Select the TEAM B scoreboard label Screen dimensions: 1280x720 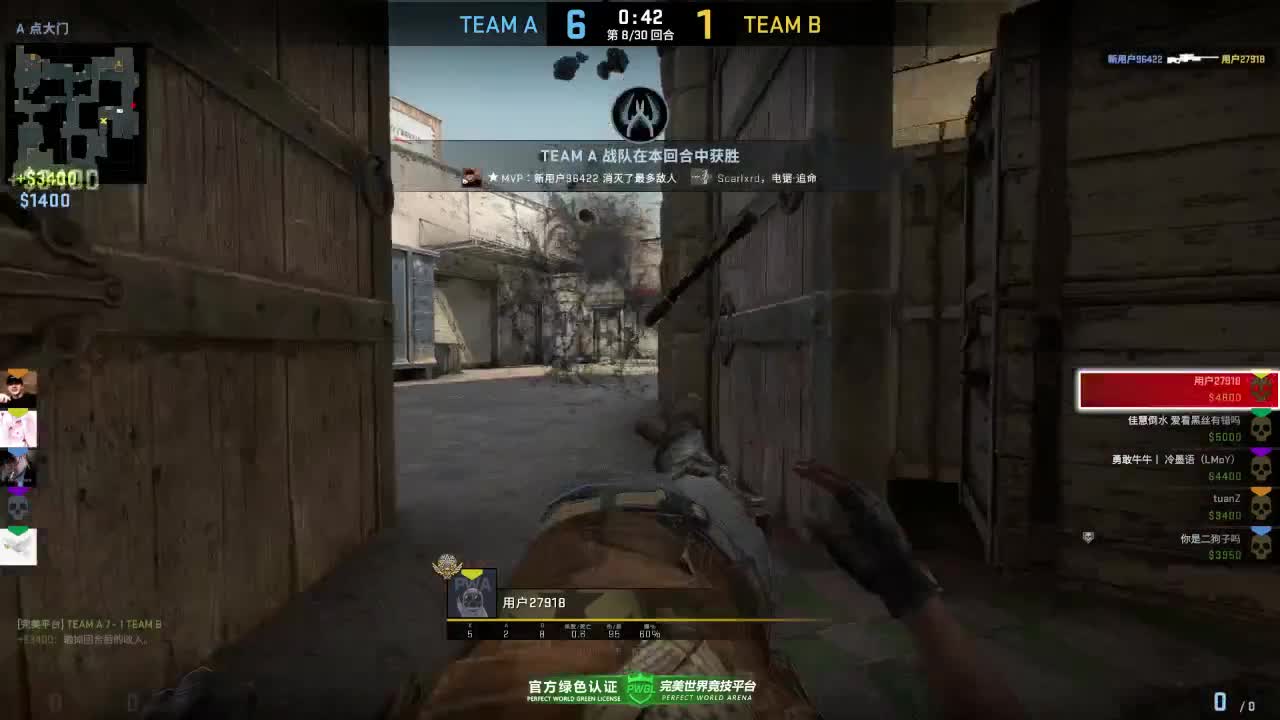click(x=783, y=24)
